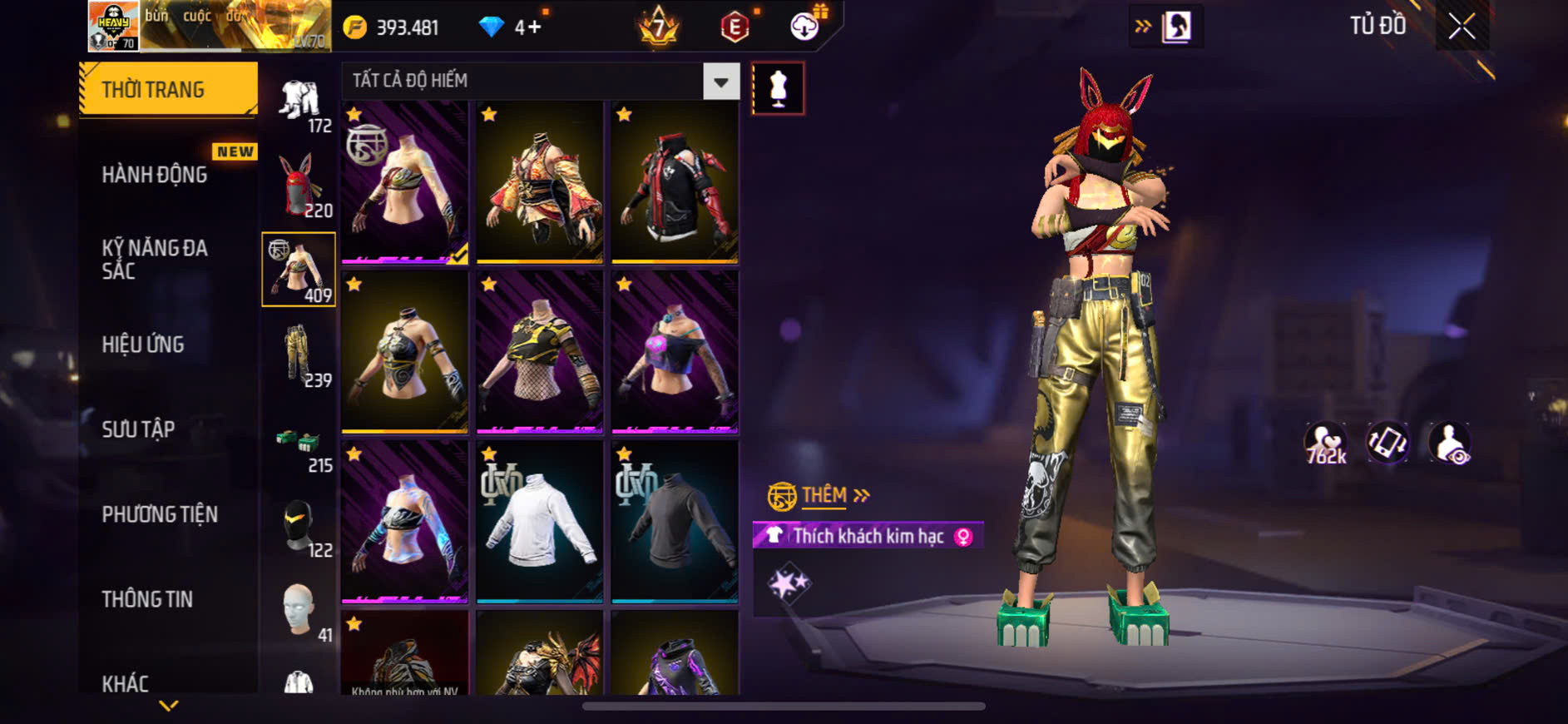Select the red and black jacket
The image size is (1568, 724).
(x=675, y=182)
